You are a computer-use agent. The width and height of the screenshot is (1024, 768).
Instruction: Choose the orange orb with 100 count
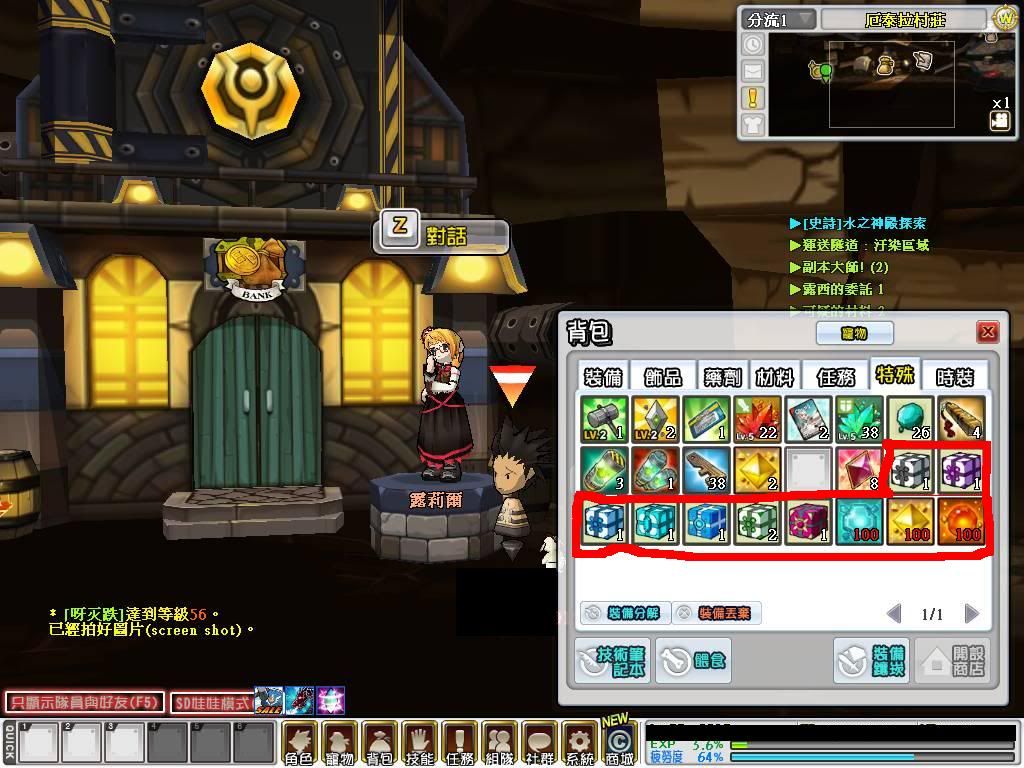(x=960, y=521)
